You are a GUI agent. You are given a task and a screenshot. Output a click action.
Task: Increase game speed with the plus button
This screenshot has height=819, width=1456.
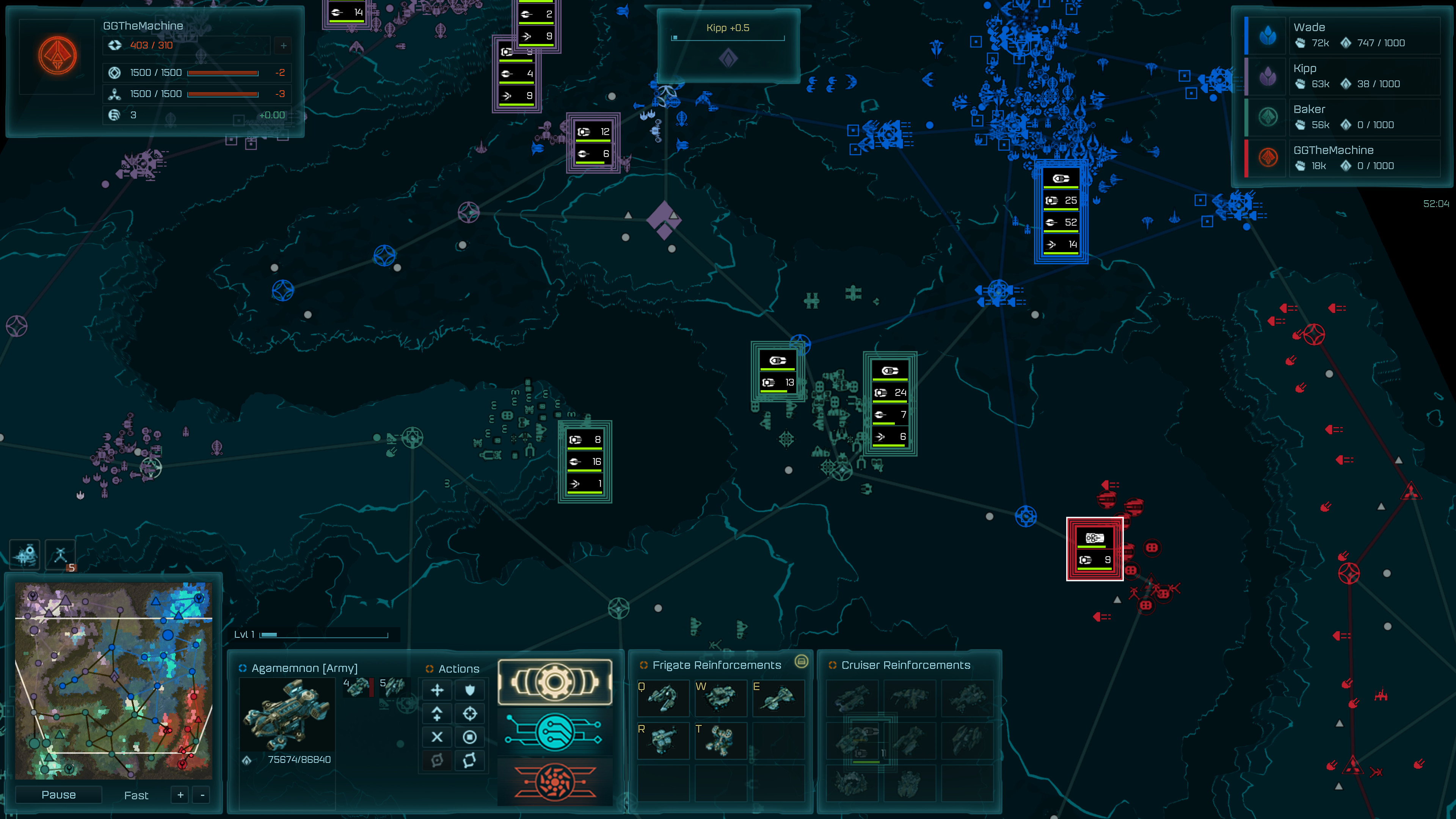(180, 795)
